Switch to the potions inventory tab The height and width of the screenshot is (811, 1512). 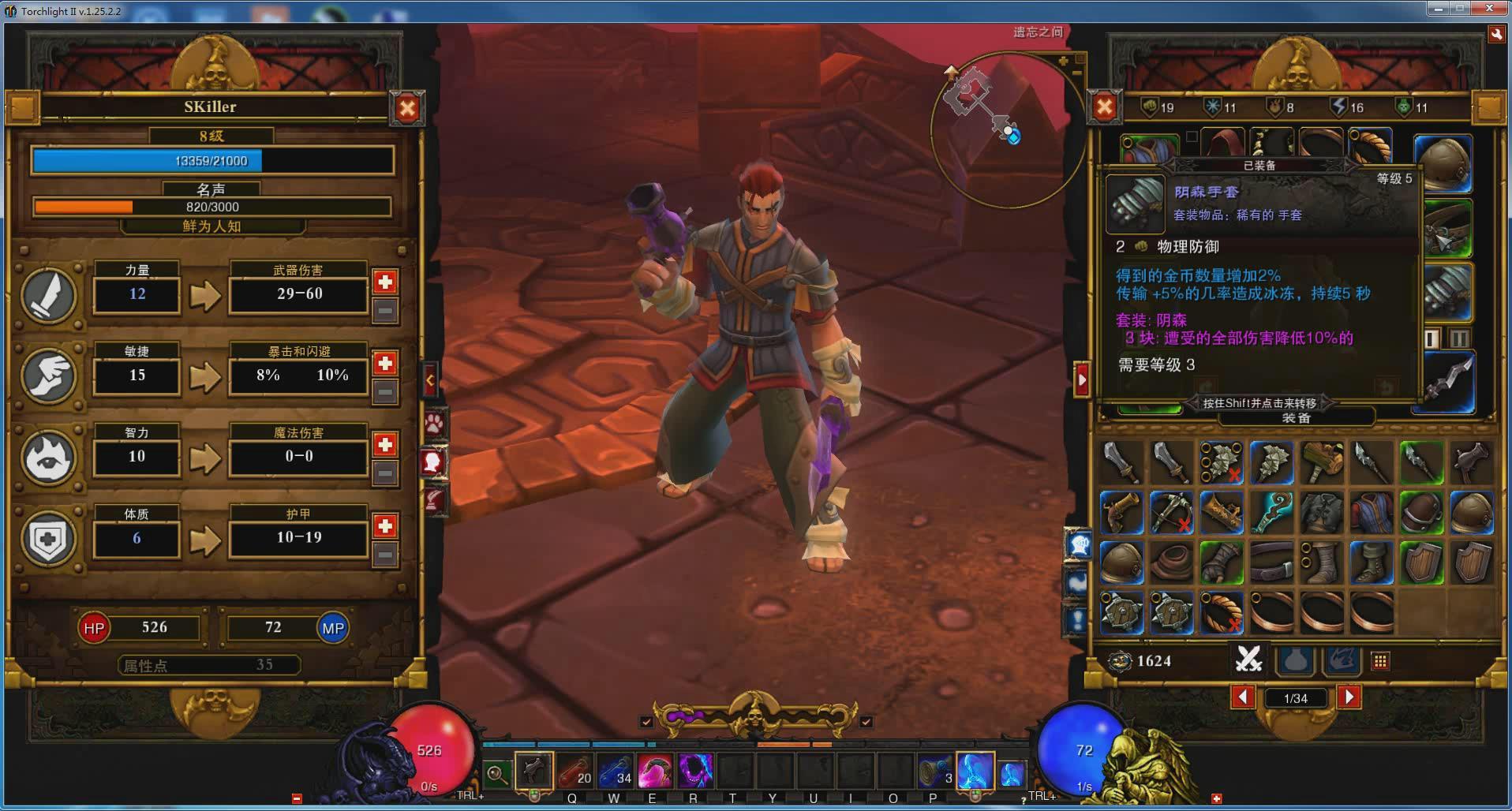coord(1296,661)
